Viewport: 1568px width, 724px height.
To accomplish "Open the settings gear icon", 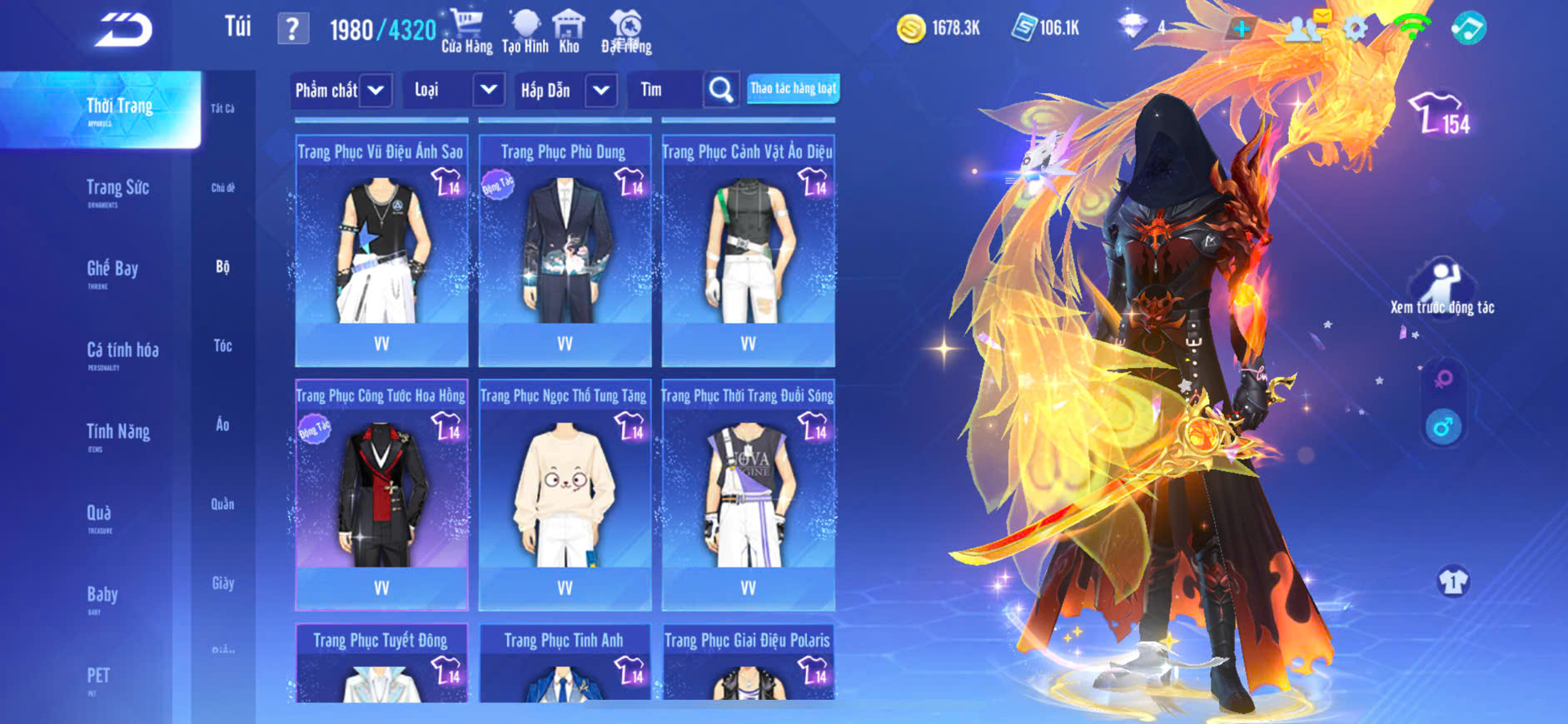I will pyautogui.click(x=1355, y=29).
